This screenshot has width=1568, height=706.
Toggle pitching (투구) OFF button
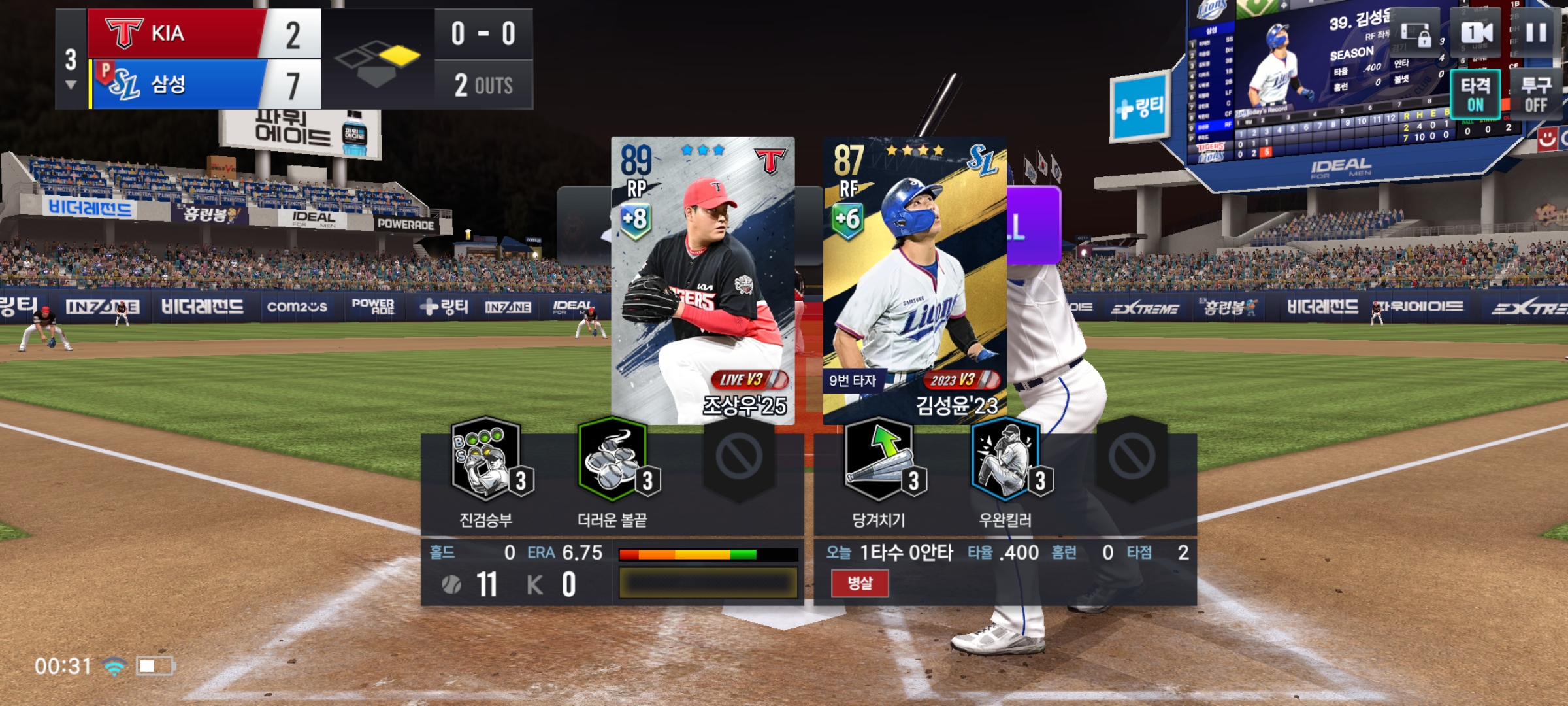(x=1535, y=94)
